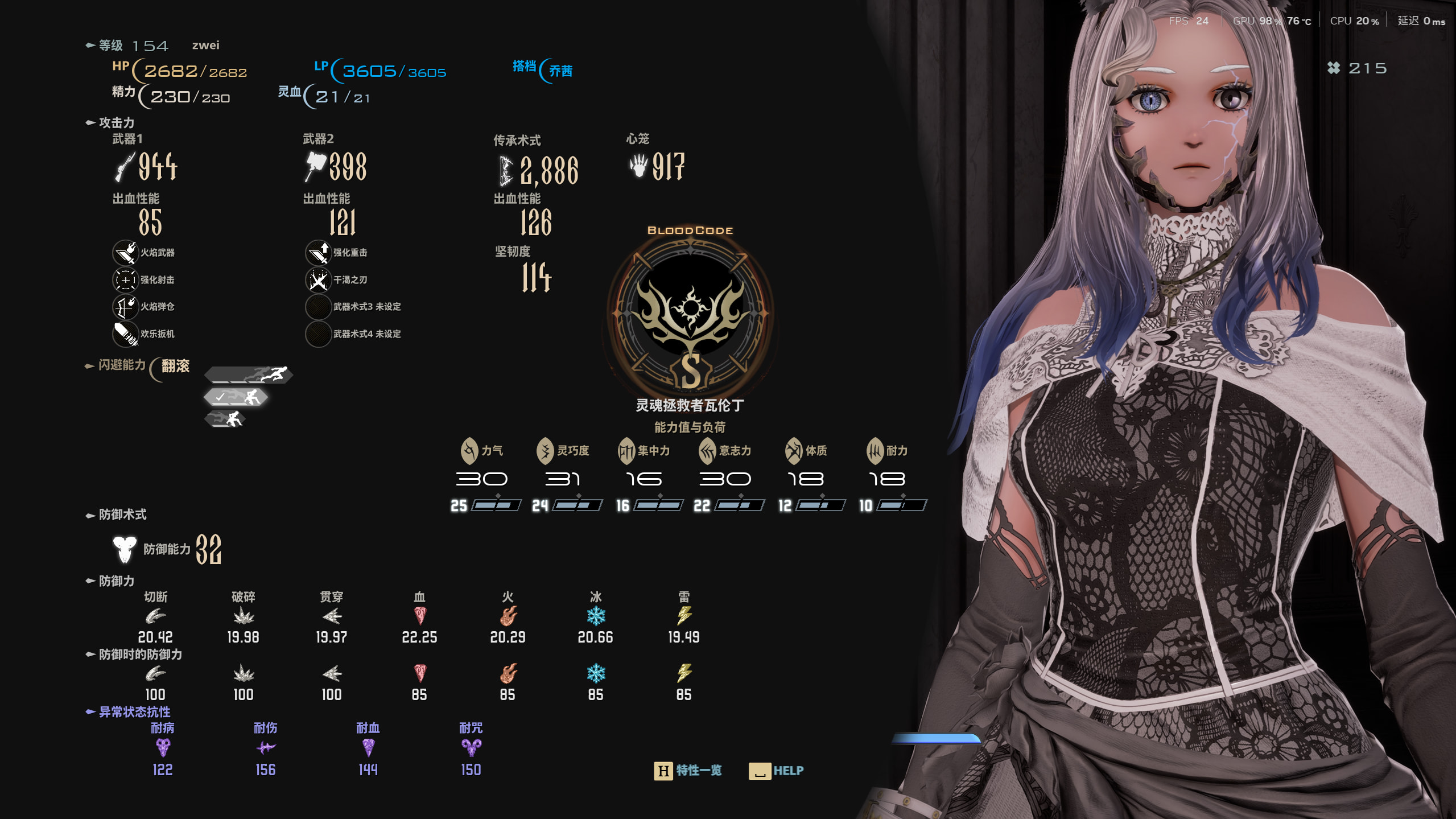Click the 防御能力 shield icon
This screenshot has height=819, width=1456.
(125, 549)
